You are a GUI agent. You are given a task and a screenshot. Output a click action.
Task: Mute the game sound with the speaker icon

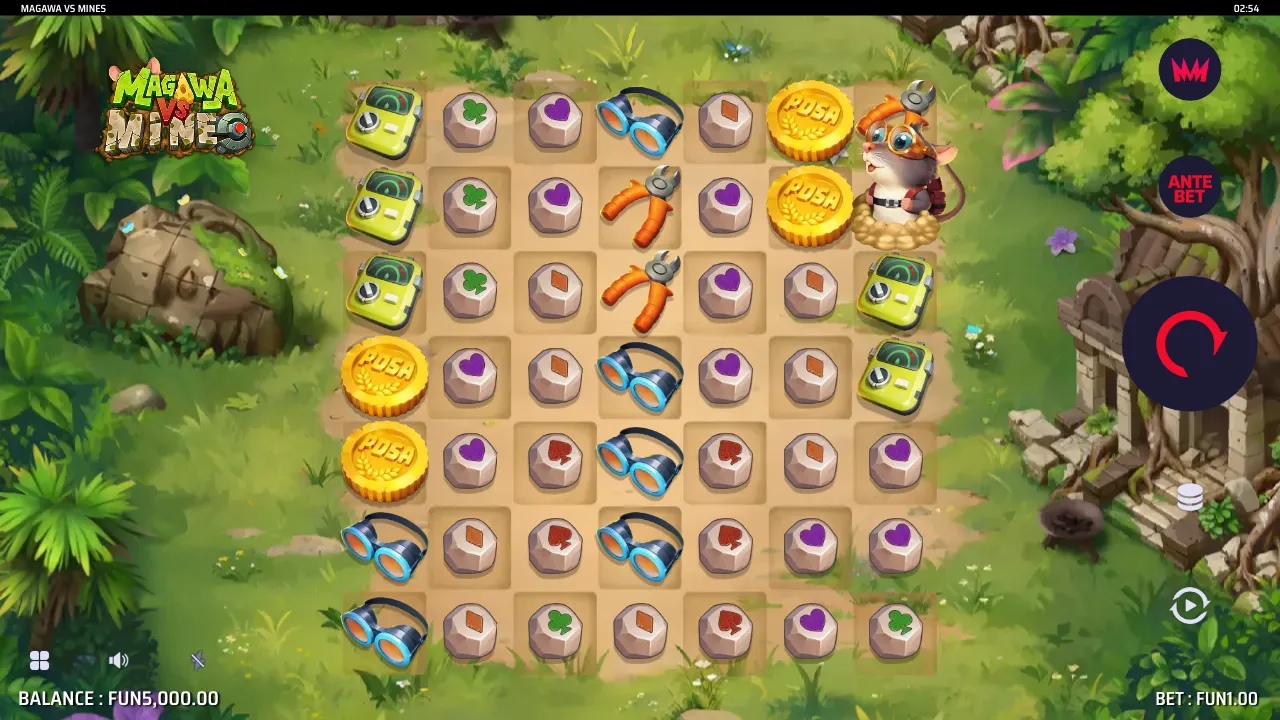click(119, 660)
